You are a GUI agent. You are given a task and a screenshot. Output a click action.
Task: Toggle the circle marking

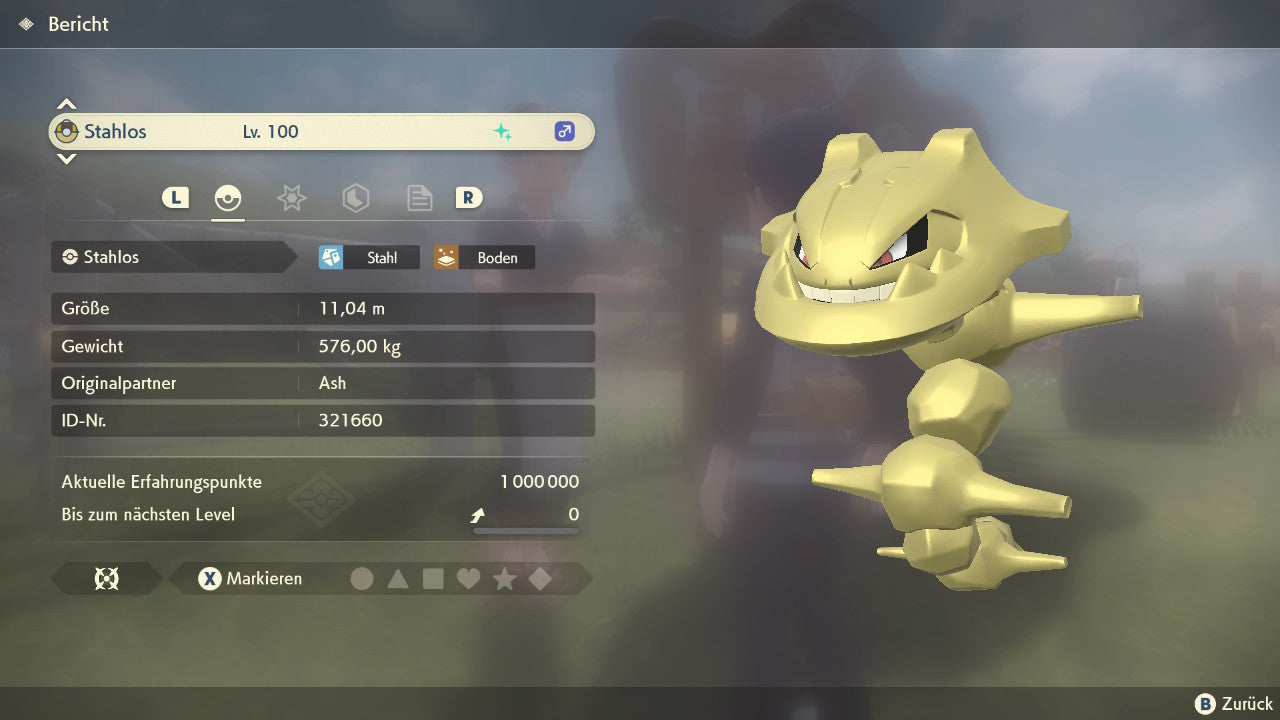362,578
